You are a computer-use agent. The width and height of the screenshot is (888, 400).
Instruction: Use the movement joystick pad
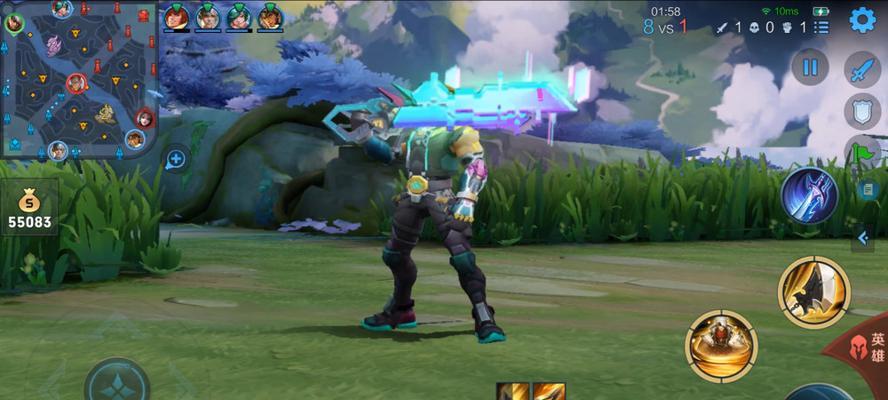click(x=116, y=383)
